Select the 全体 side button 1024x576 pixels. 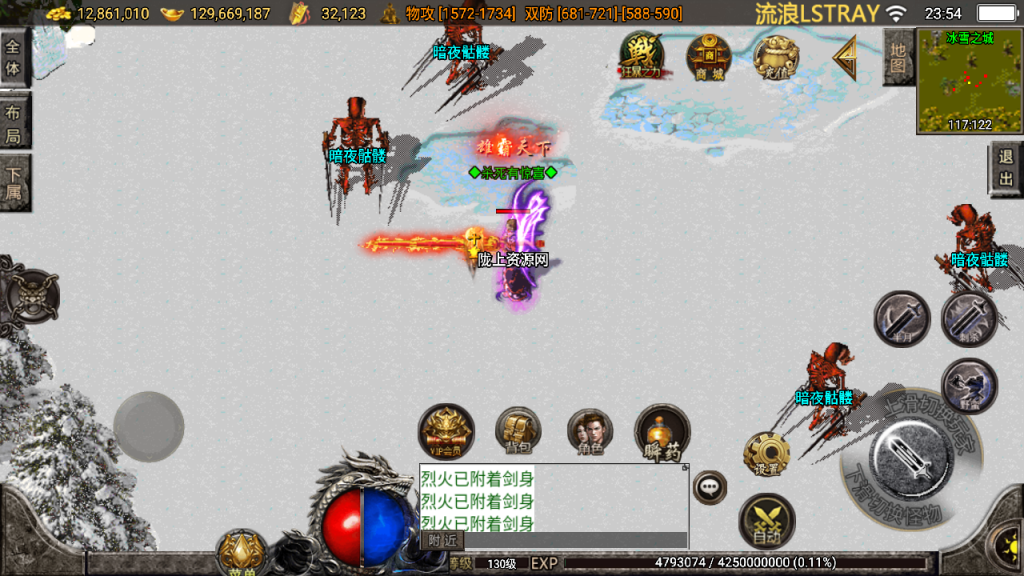tap(14, 57)
